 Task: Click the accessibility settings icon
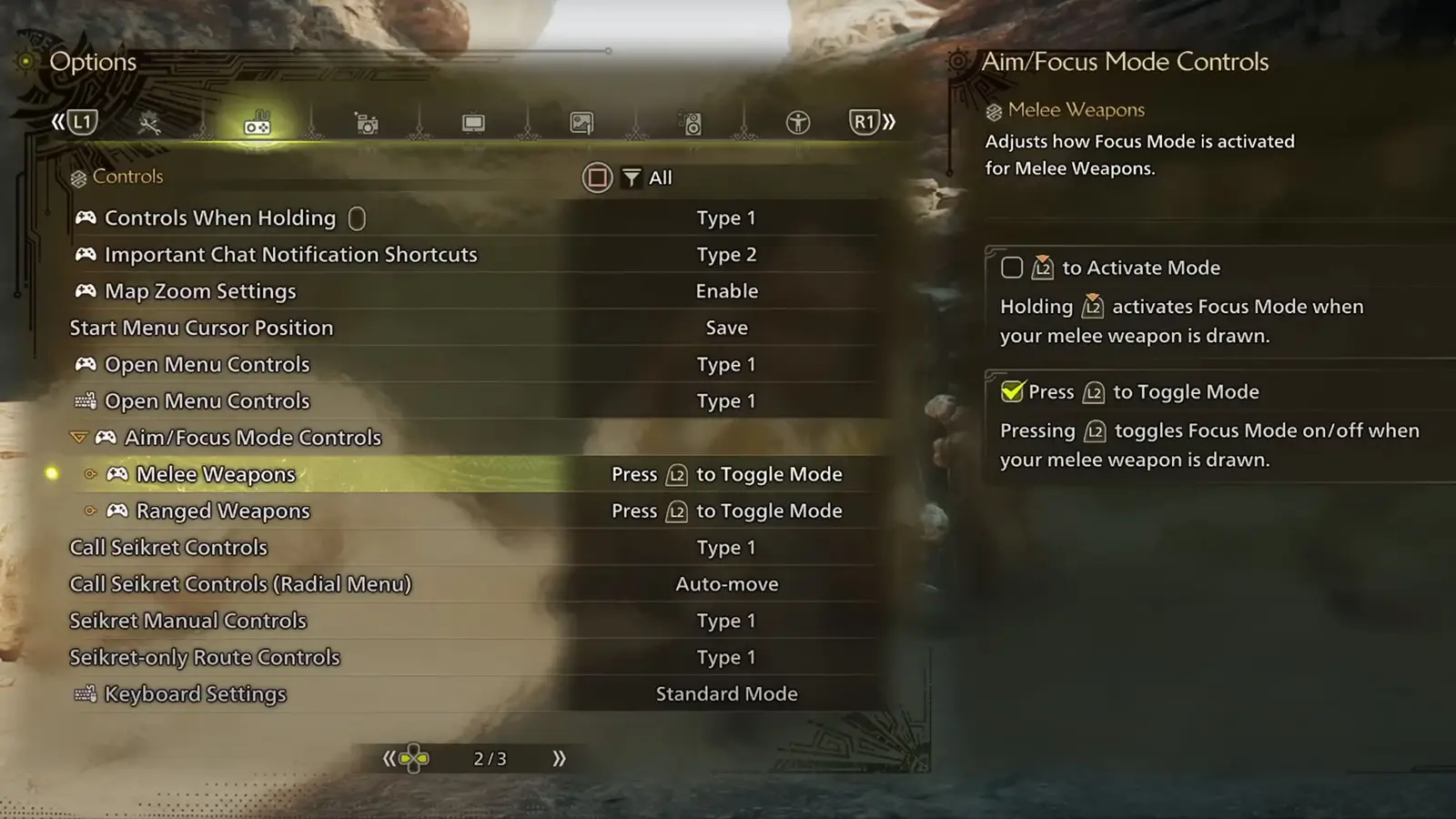coord(798,121)
